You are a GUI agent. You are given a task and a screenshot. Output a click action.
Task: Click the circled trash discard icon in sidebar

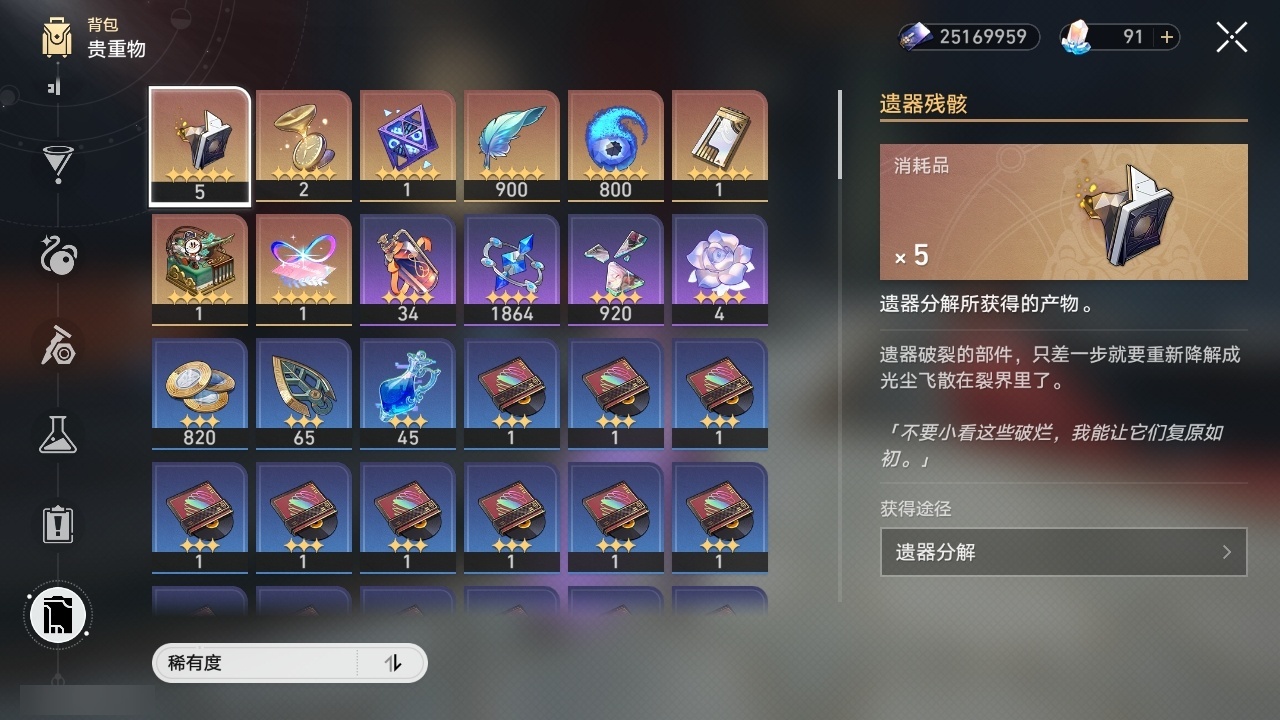click(x=57, y=615)
